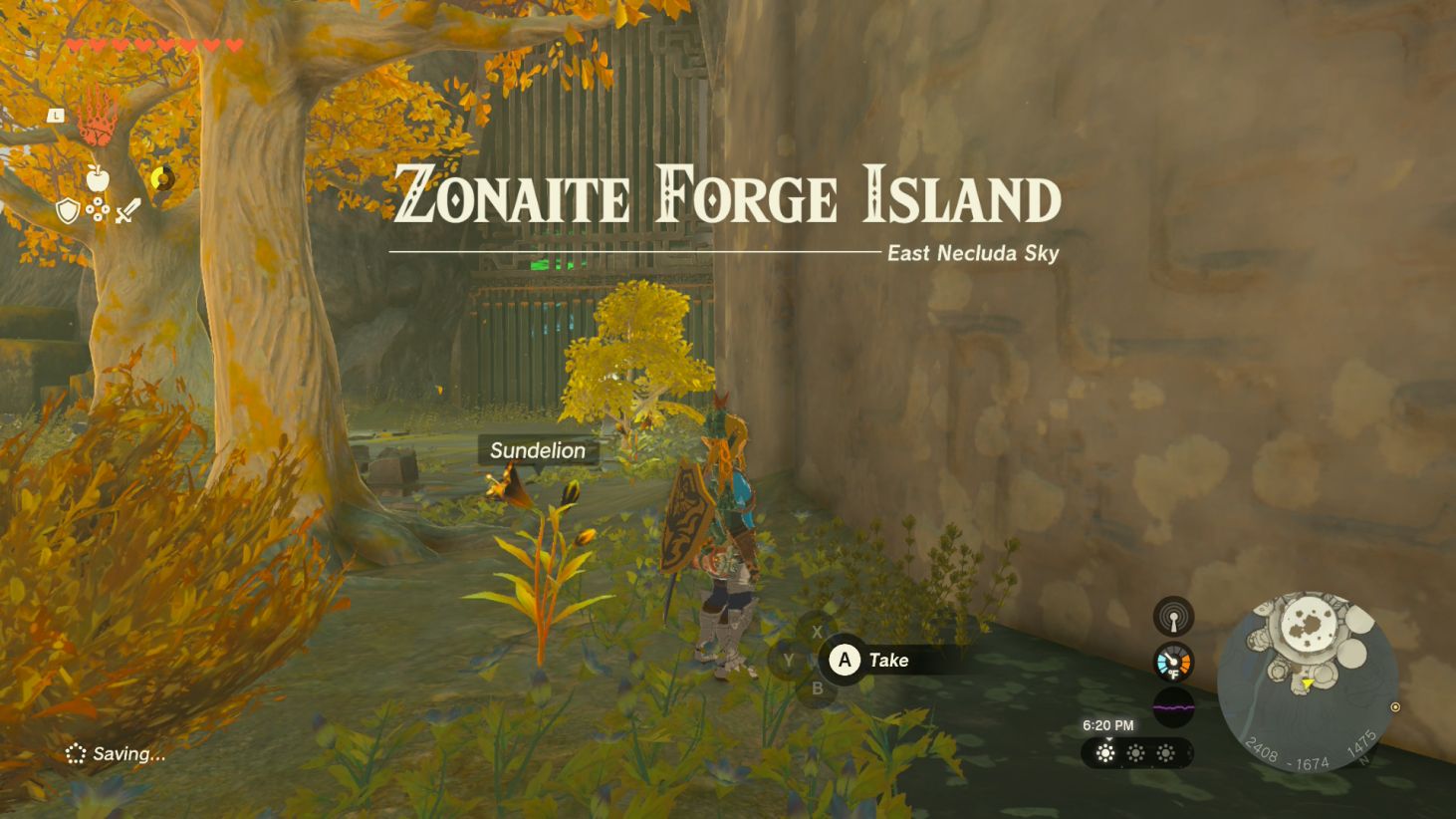Screen dimensions: 1456x819
Task: Toggle the first sunny weather forecast icon
Action: [1103, 754]
